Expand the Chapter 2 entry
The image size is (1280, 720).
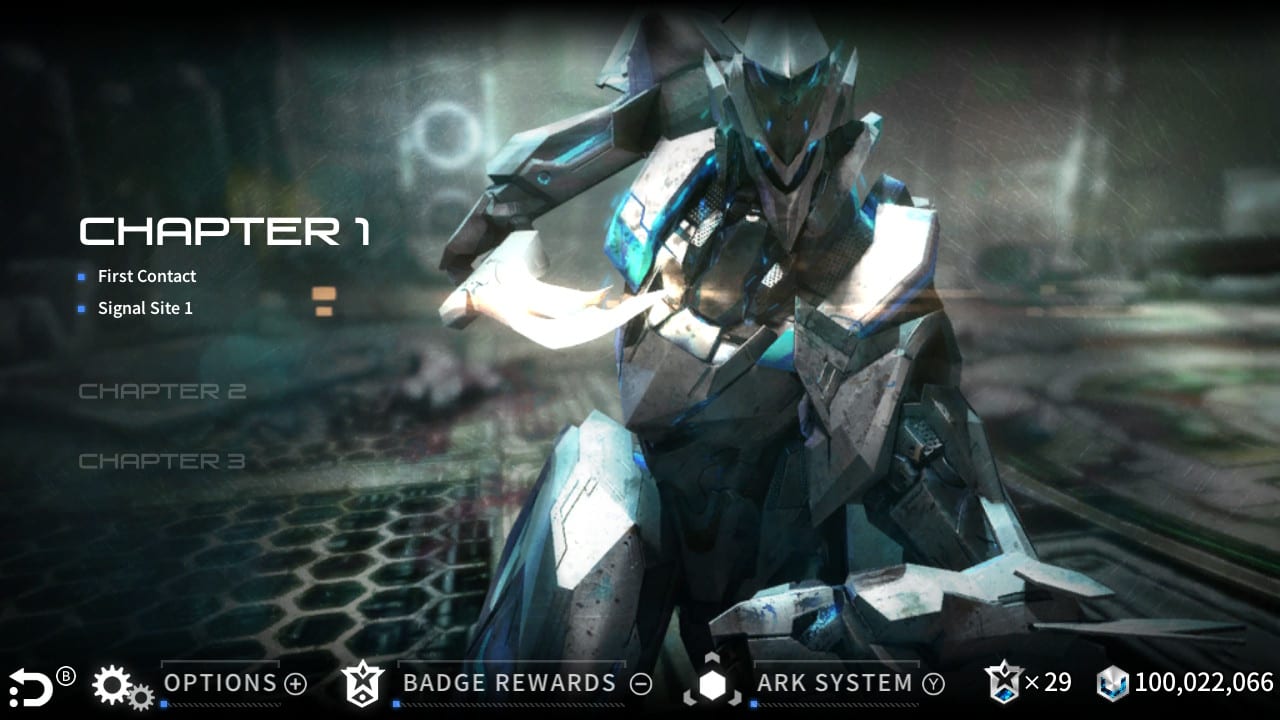point(163,391)
